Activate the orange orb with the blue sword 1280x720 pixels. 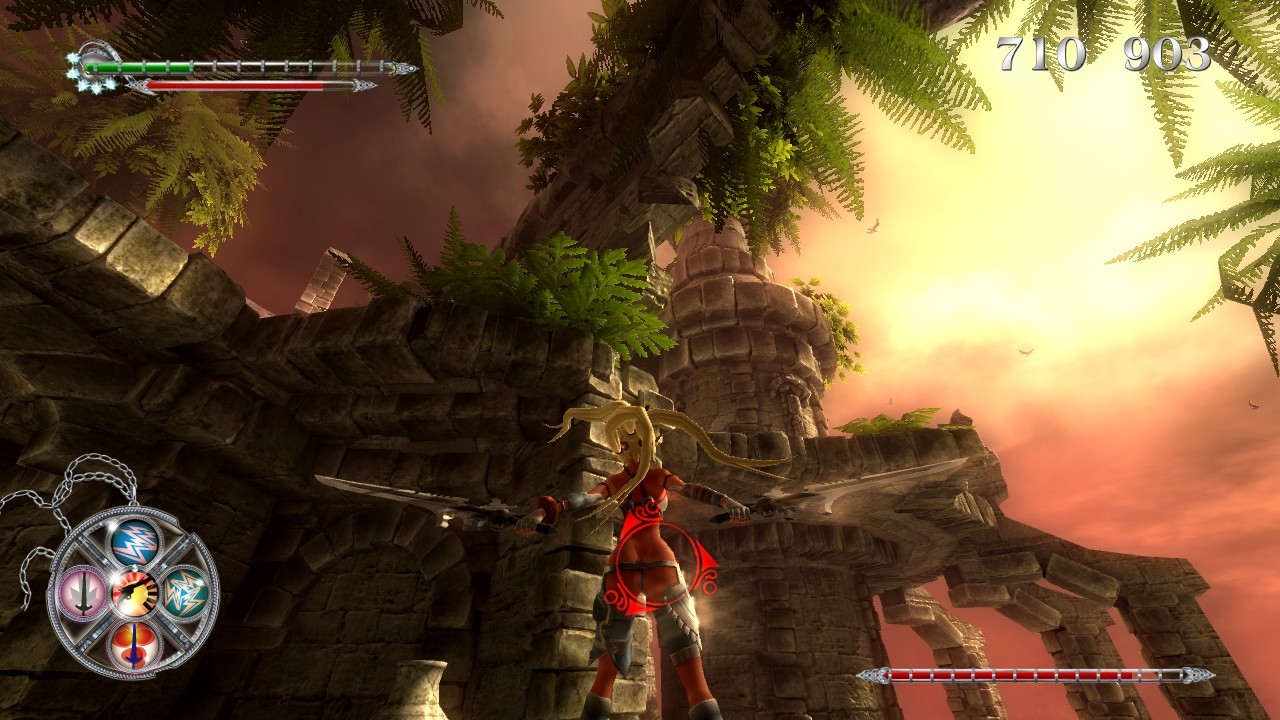(134, 643)
